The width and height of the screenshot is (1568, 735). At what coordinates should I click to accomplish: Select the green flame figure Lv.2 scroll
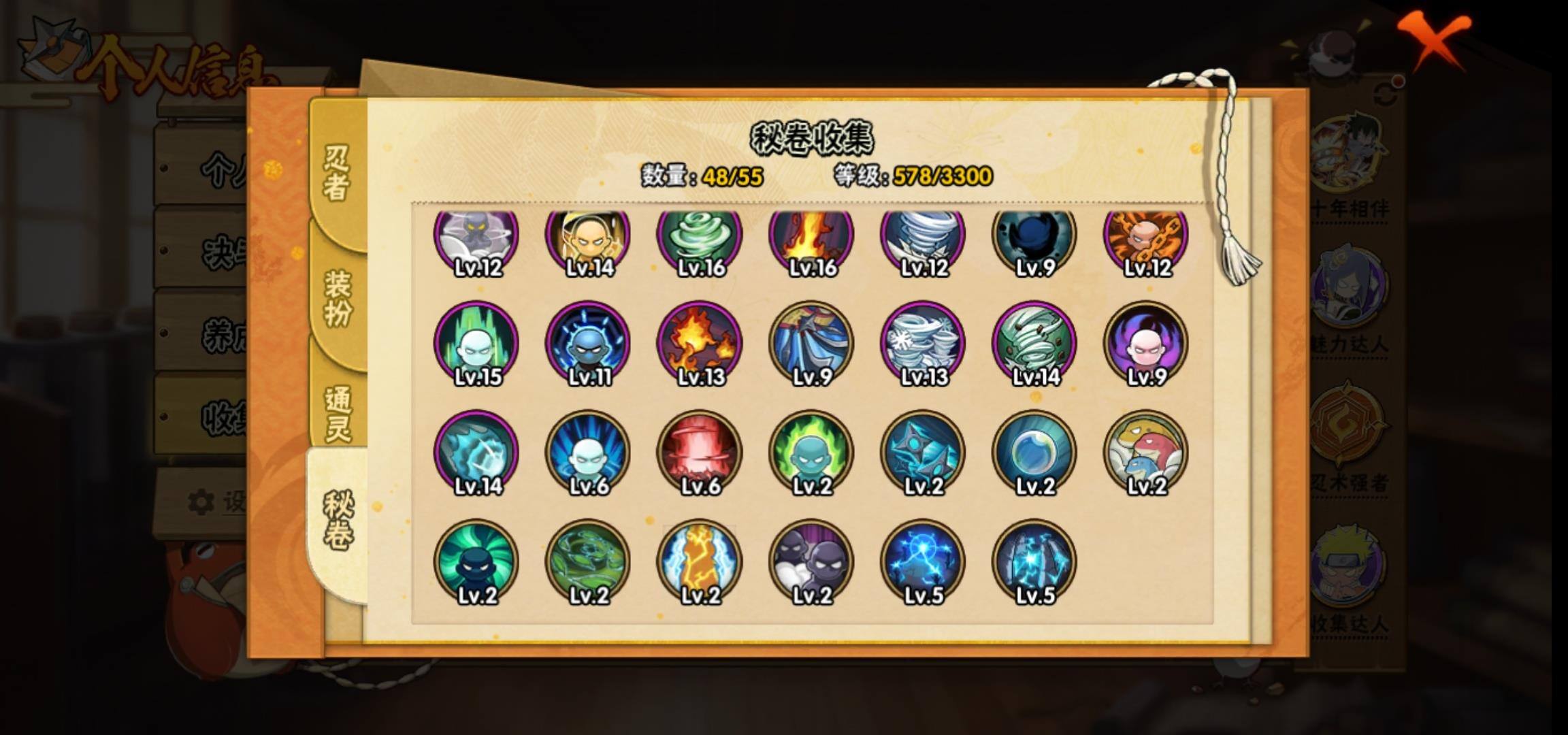(x=811, y=452)
